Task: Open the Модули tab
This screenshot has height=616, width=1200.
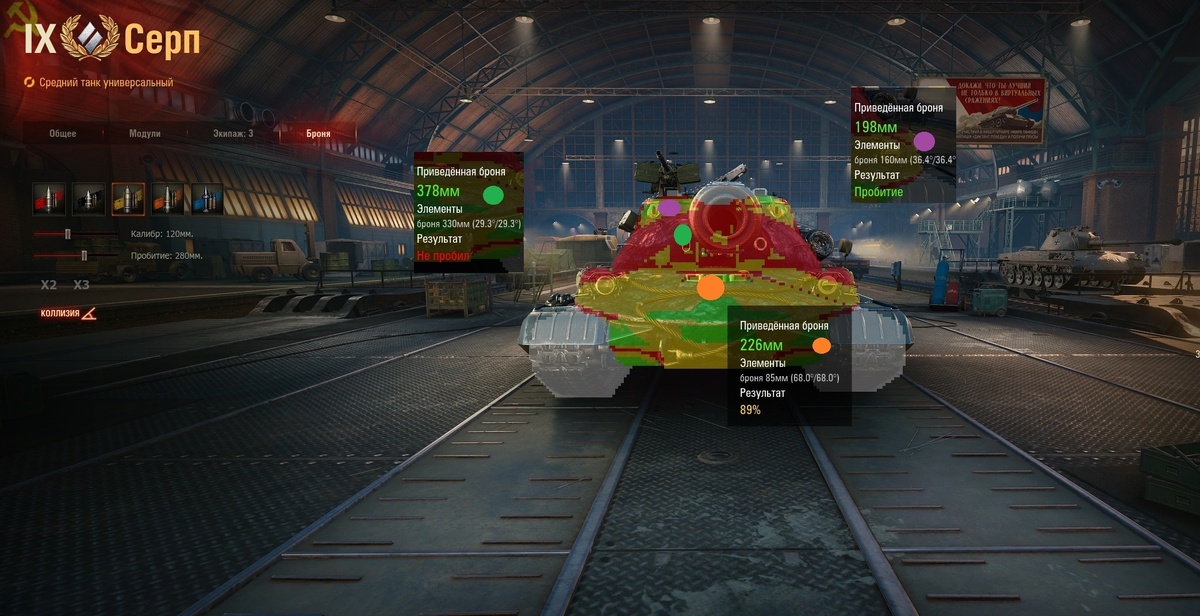Action: tap(145, 133)
